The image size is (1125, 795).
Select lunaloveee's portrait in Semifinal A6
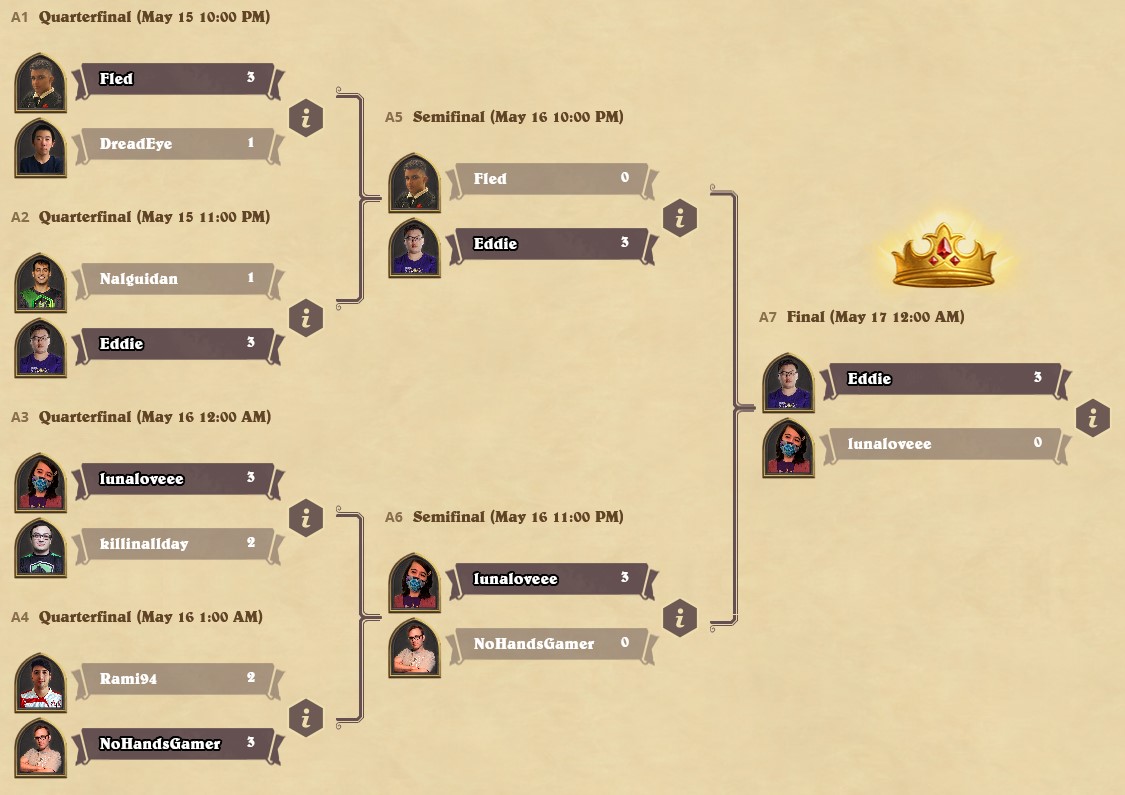[414, 583]
